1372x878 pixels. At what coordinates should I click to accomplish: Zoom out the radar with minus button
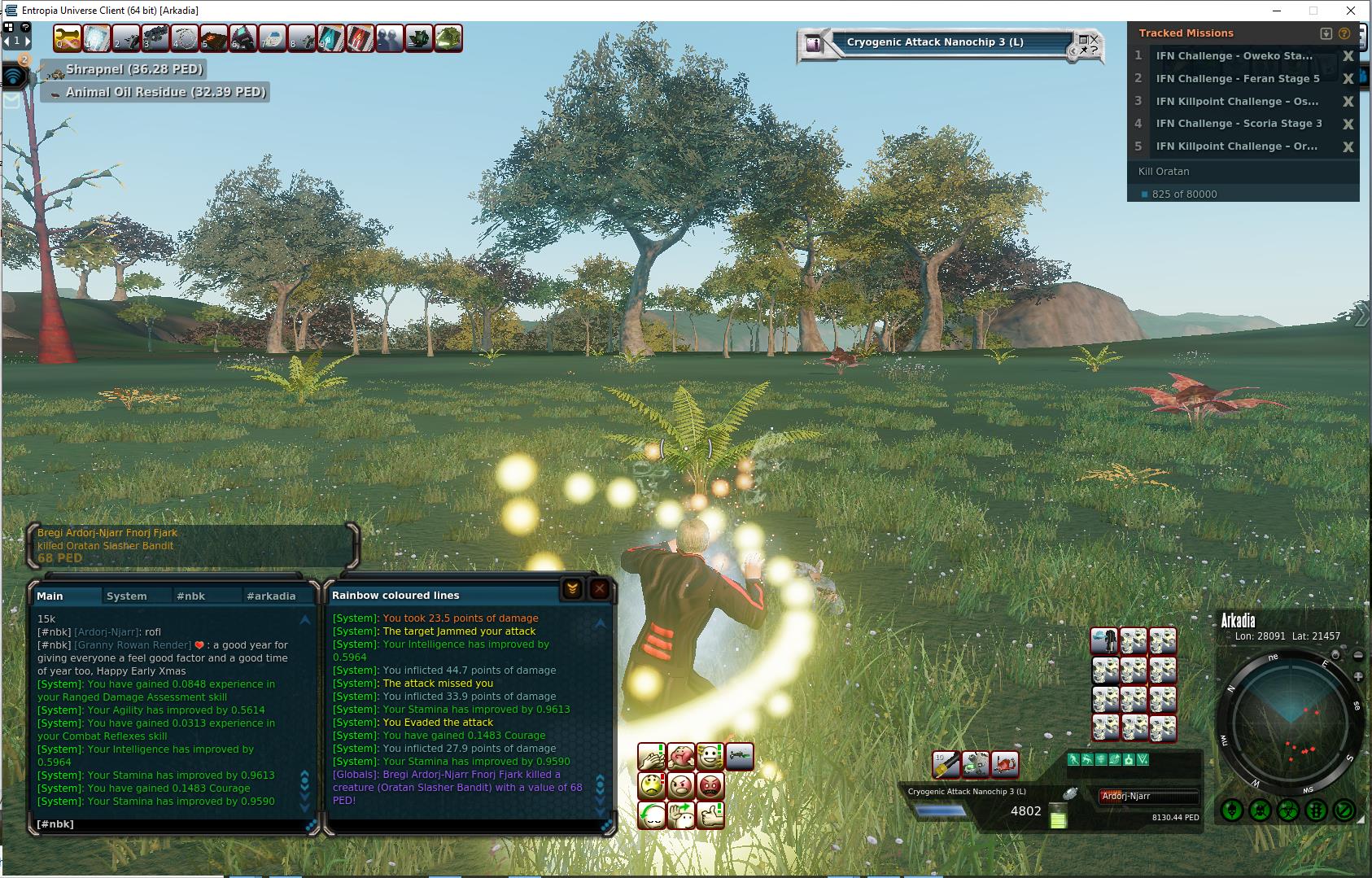point(1358,656)
